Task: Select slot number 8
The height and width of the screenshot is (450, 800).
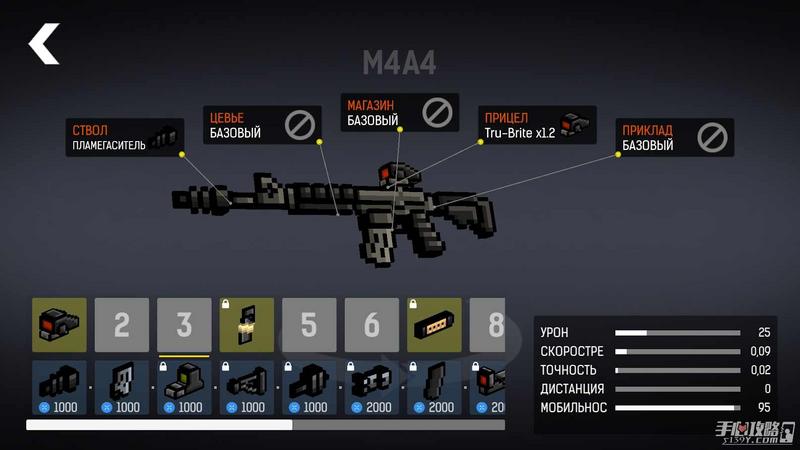Action: [490, 324]
